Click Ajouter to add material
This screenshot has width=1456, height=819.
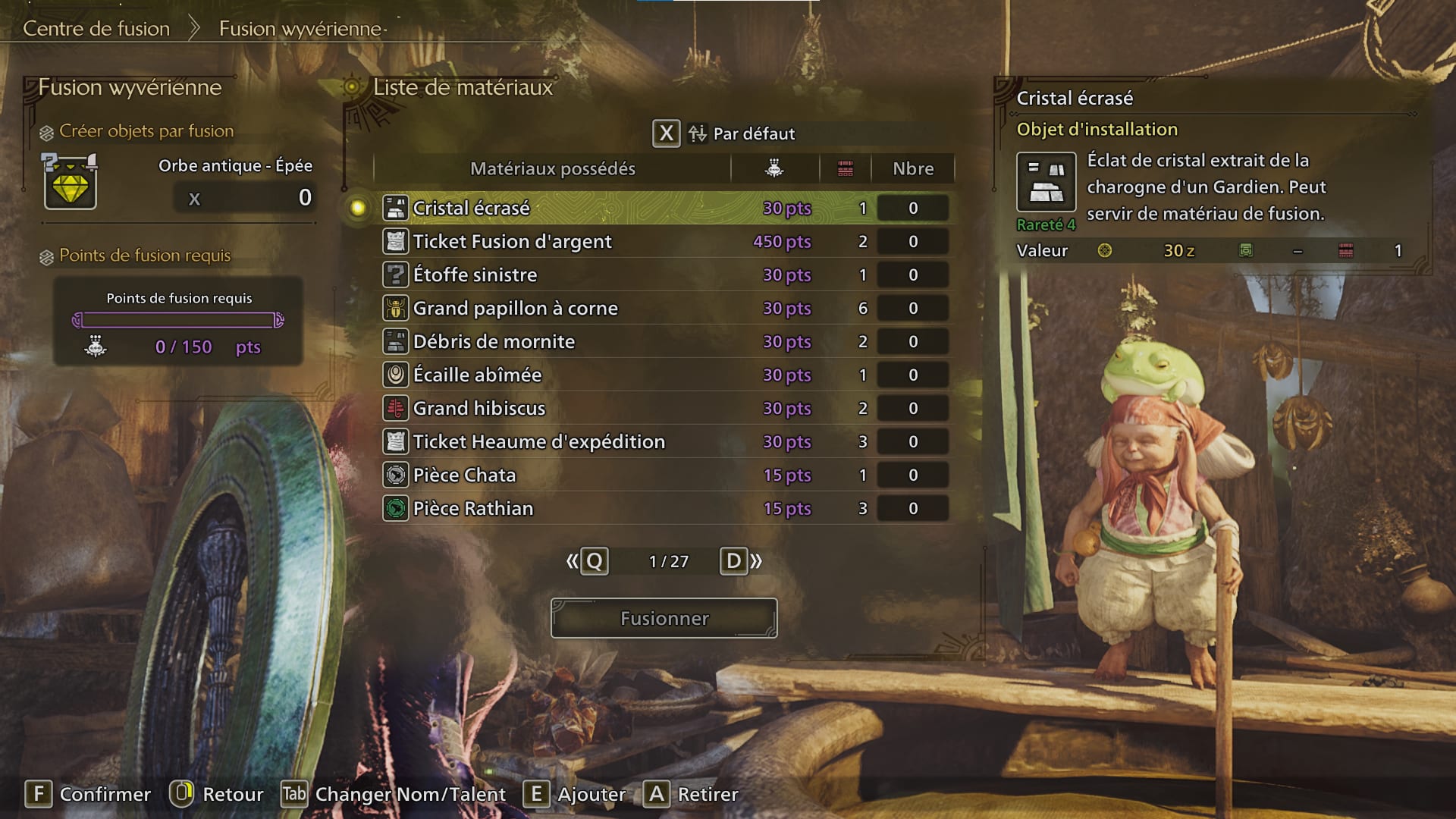point(576,794)
